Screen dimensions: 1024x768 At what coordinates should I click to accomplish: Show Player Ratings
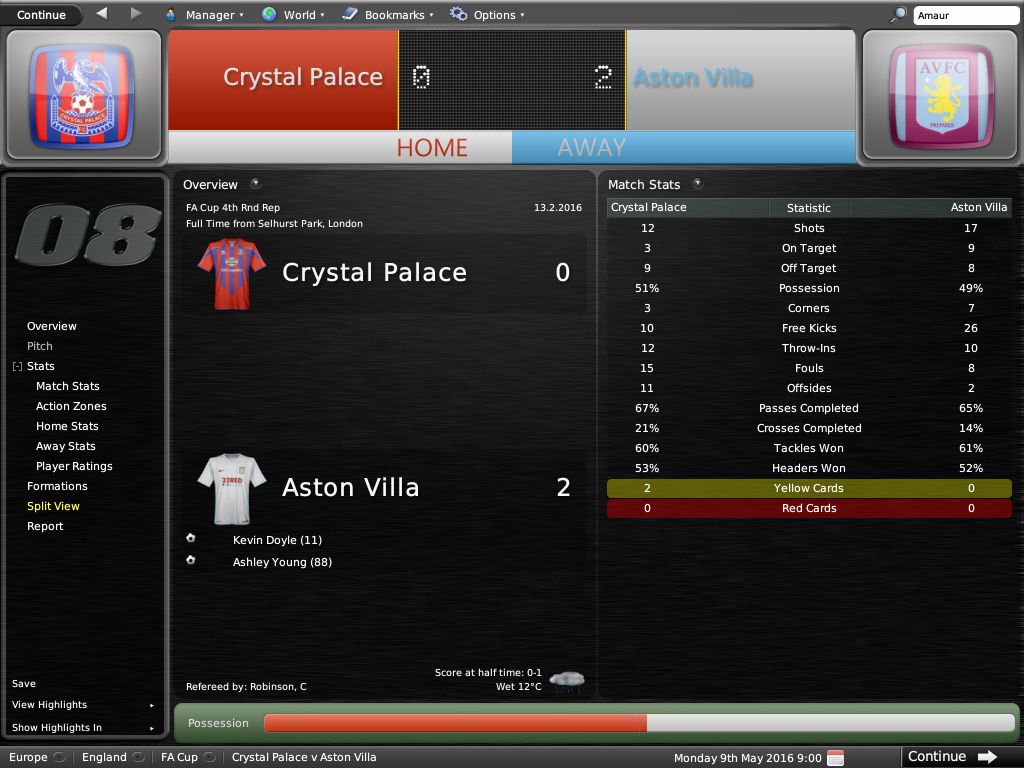click(x=74, y=466)
